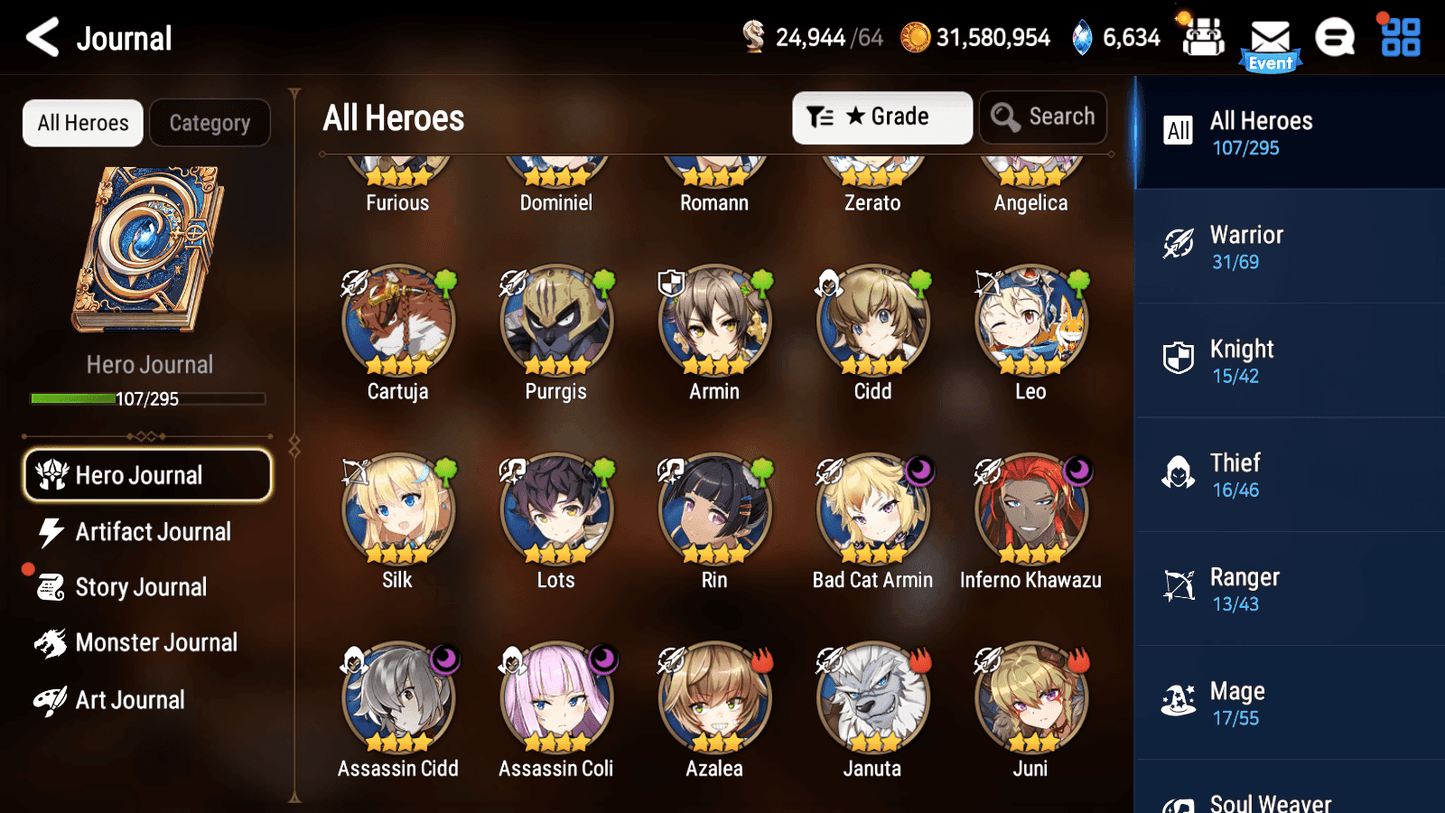Switch to the Category tab
The width and height of the screenshot is (1445, 813).
210,122
